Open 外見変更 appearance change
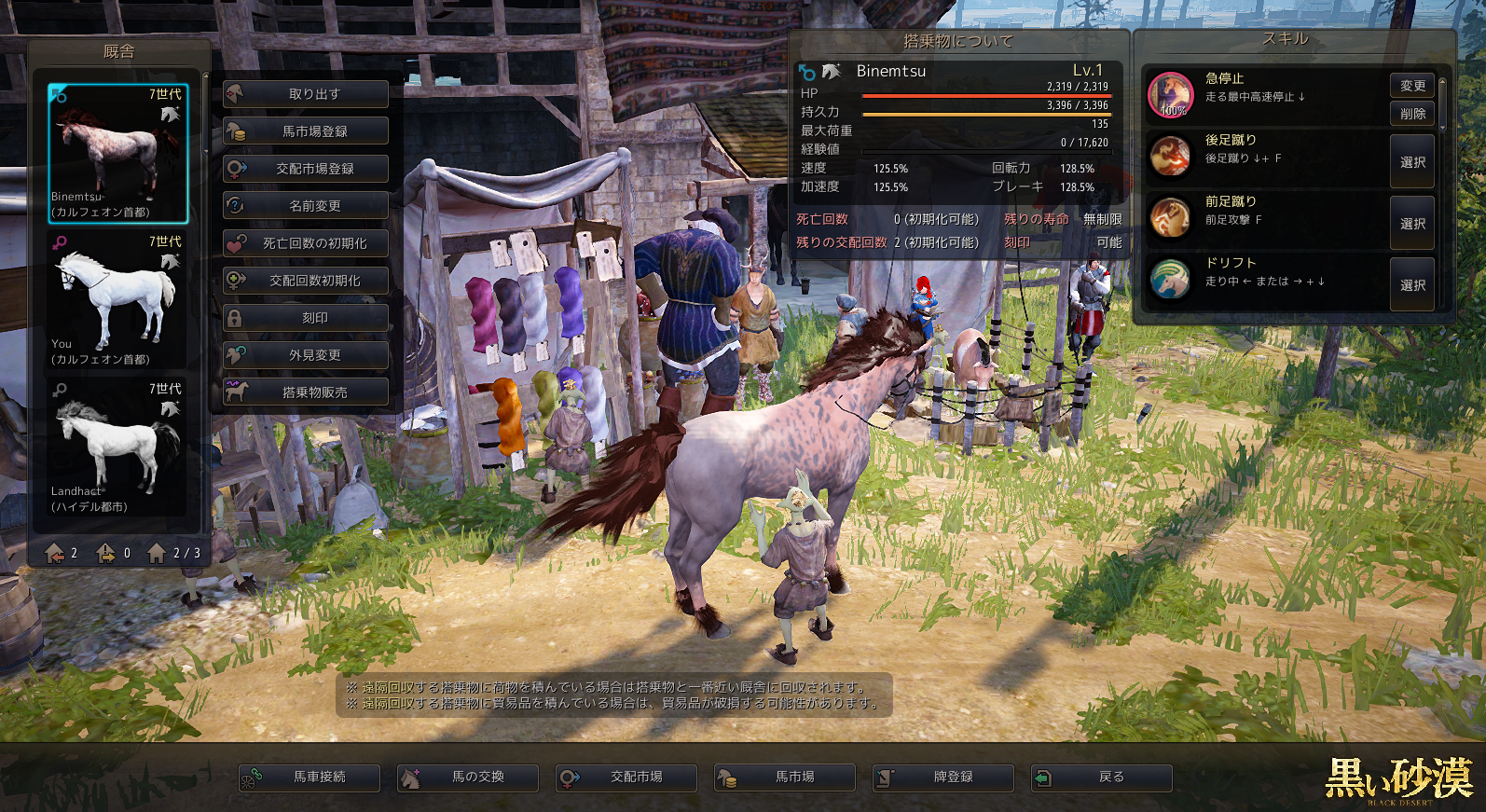Screen dimensions: 1486x812 click(306, 355)
